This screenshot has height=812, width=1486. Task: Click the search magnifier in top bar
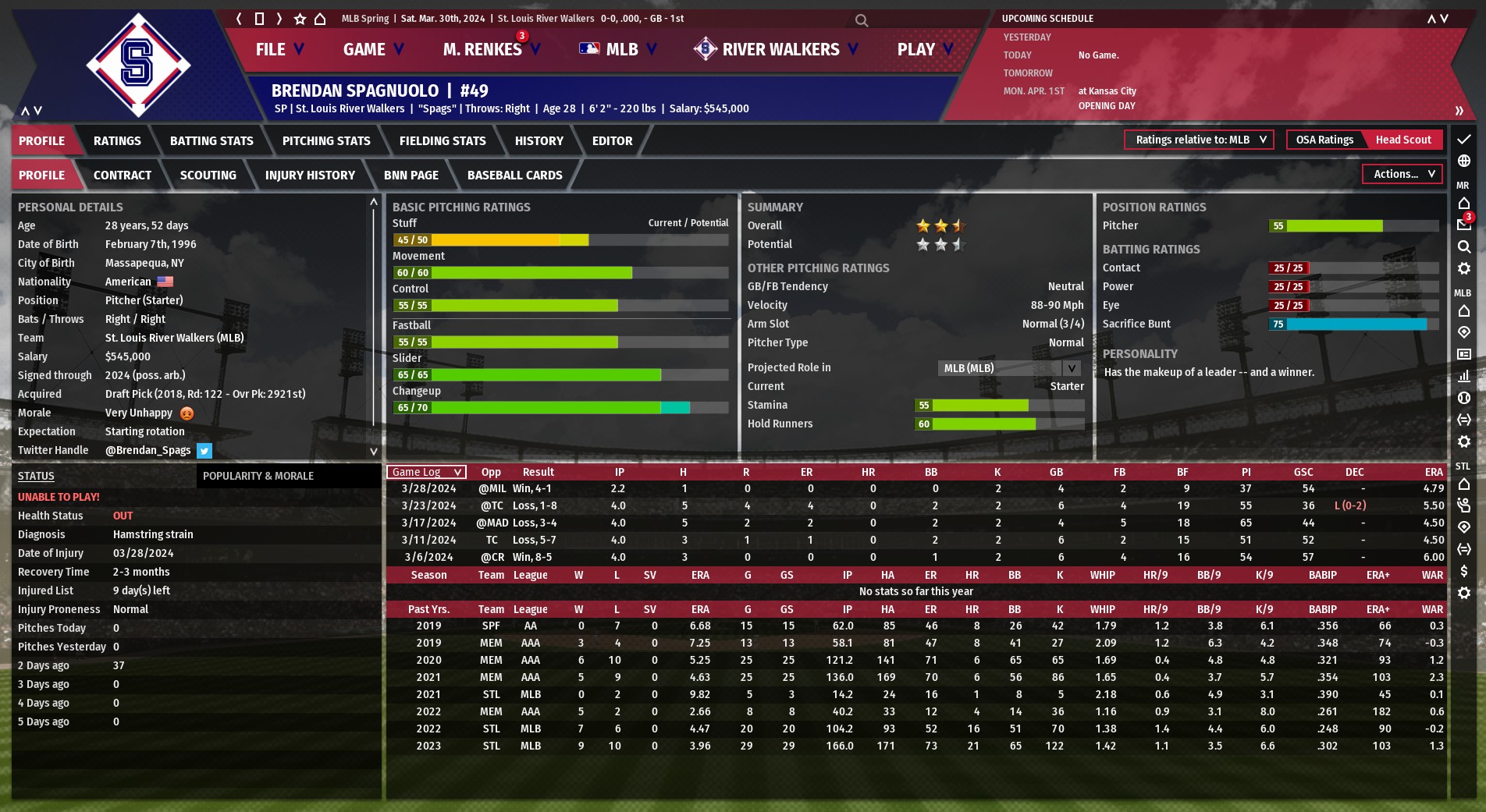[x=862, y=20]
